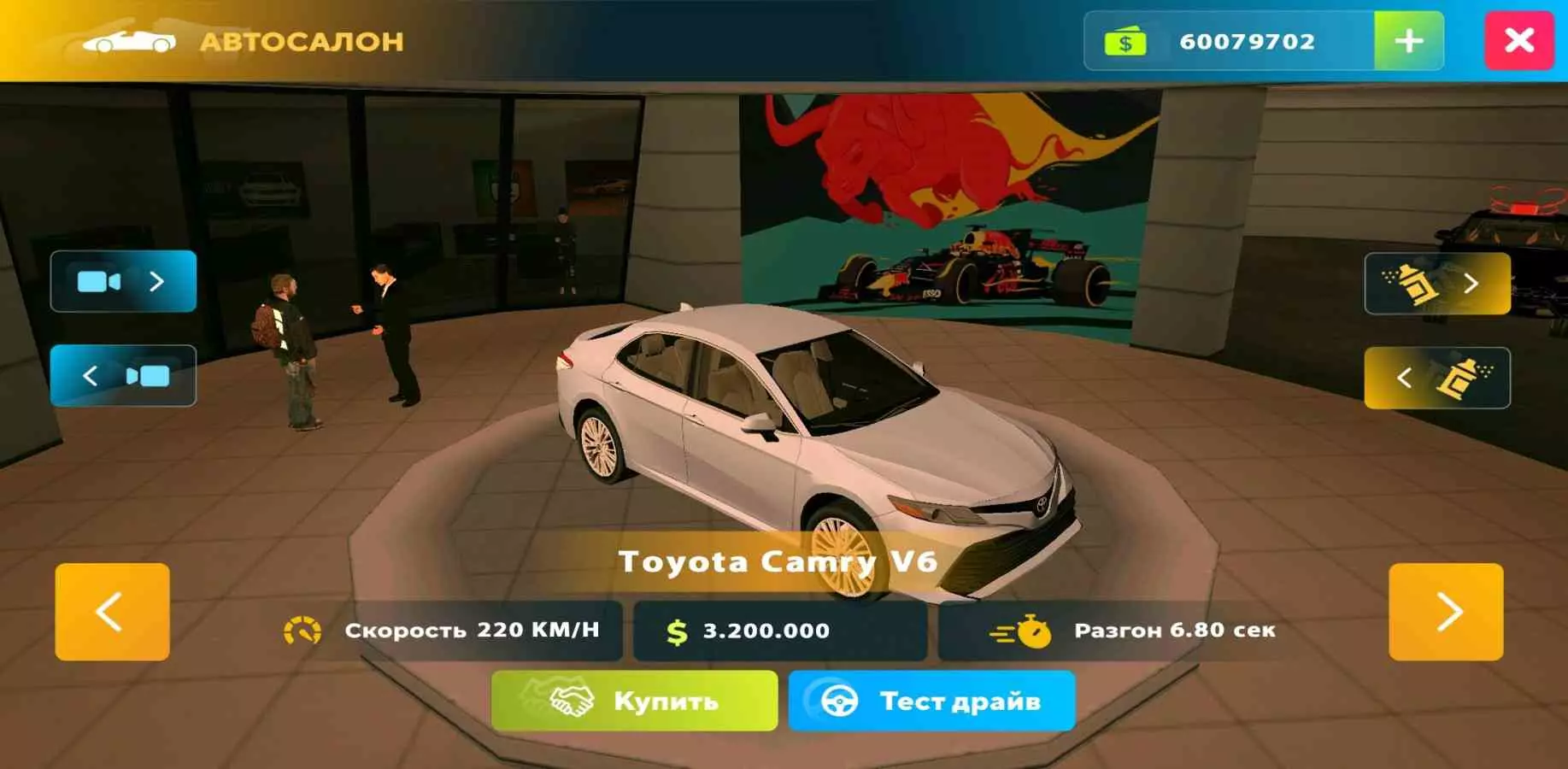Click the green plus to add money
The height and width of the screenshot is (769, 1568).
coord(1408,41)
